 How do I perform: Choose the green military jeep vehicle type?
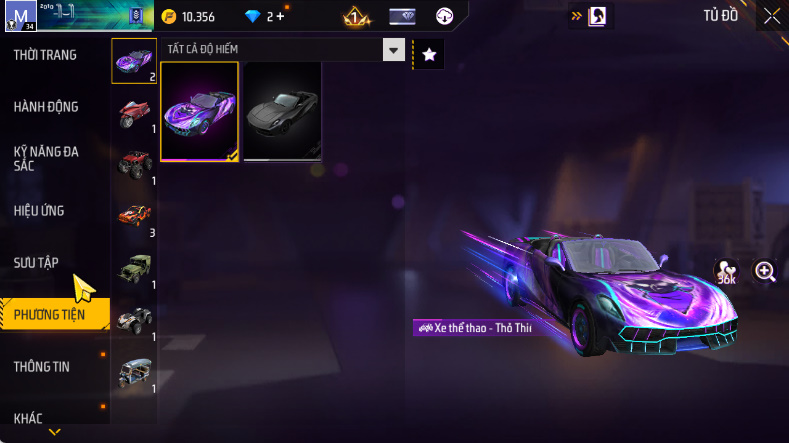[x=134, y=268]
